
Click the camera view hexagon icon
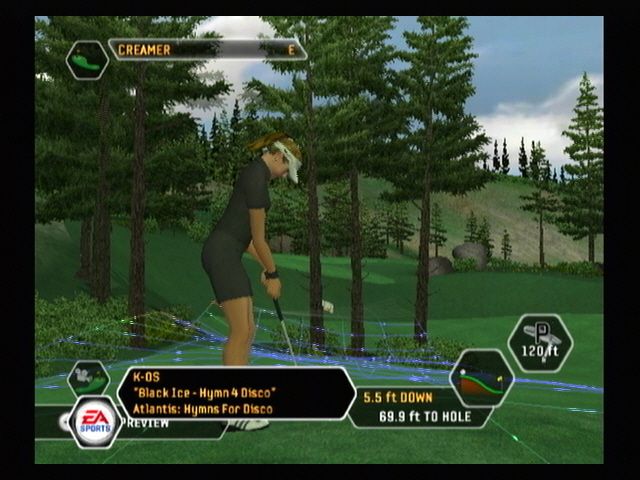pyautogui.click(x=88, y=379)
